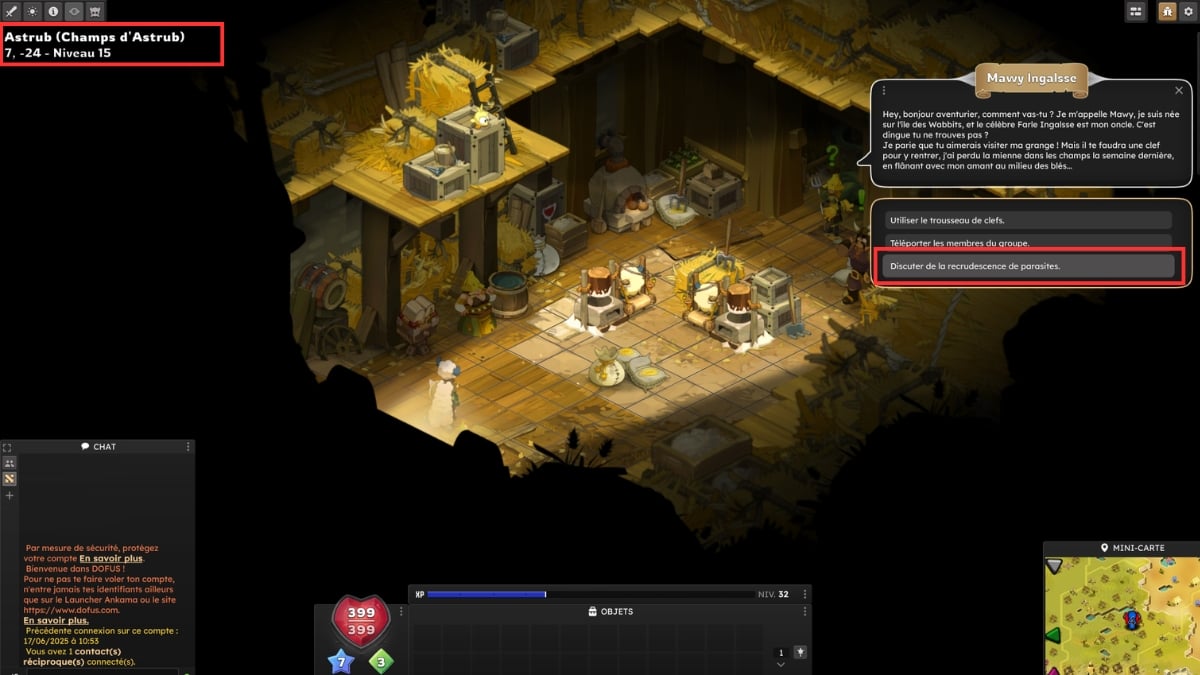Viewport: 1200px width, 675px height.
Task: Add a new chat tab with plus
Action: pyautogui.click(x=9, y=495)
